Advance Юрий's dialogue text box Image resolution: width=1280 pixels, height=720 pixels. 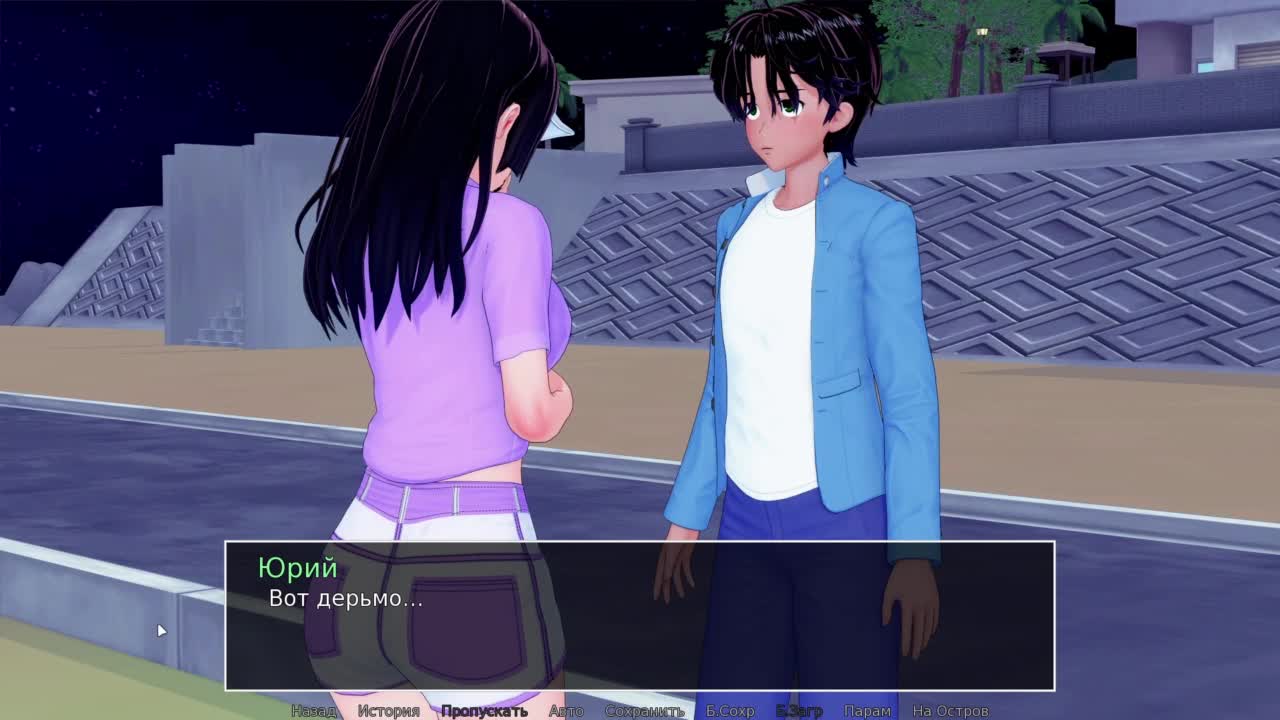640,615
